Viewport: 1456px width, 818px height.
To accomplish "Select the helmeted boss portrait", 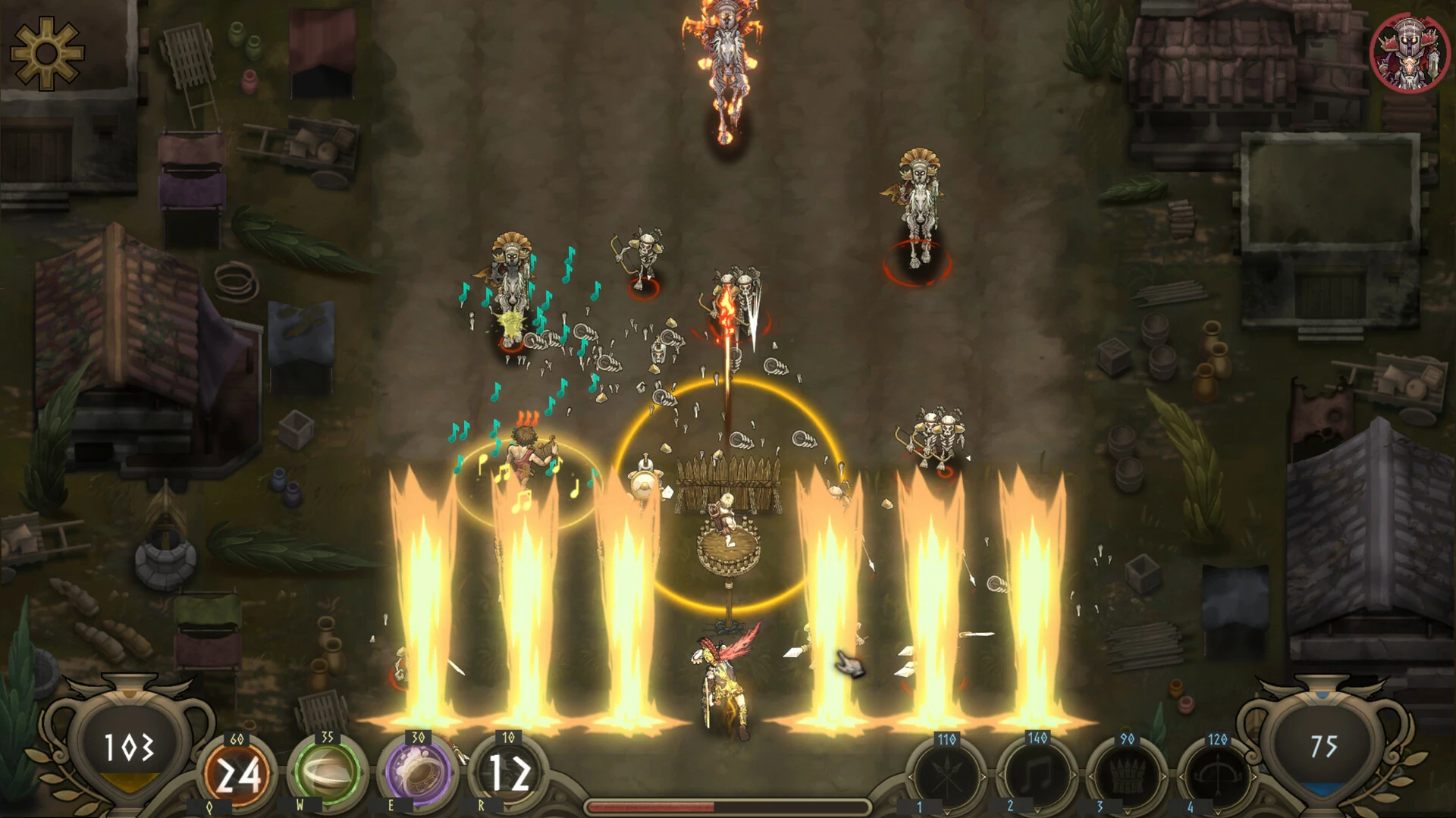I will point(1410,53).
